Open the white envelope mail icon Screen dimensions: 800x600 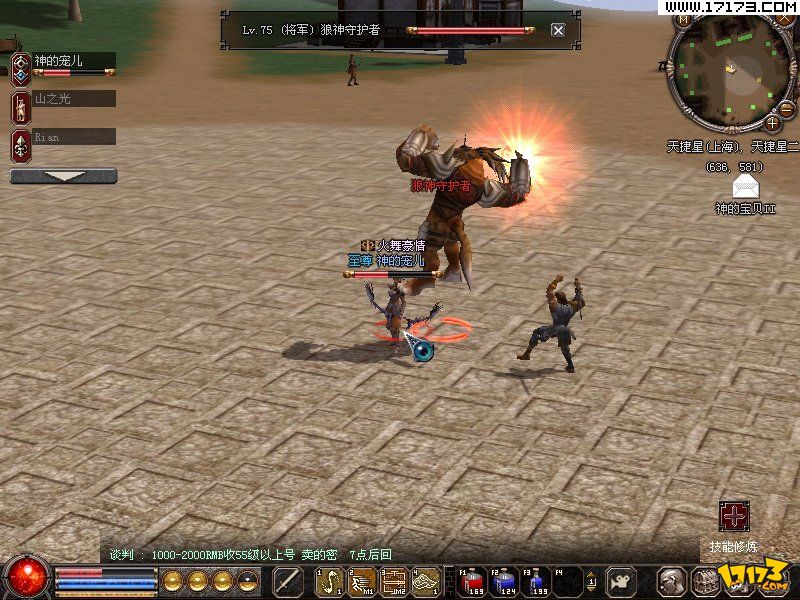[x=746, y=187]
